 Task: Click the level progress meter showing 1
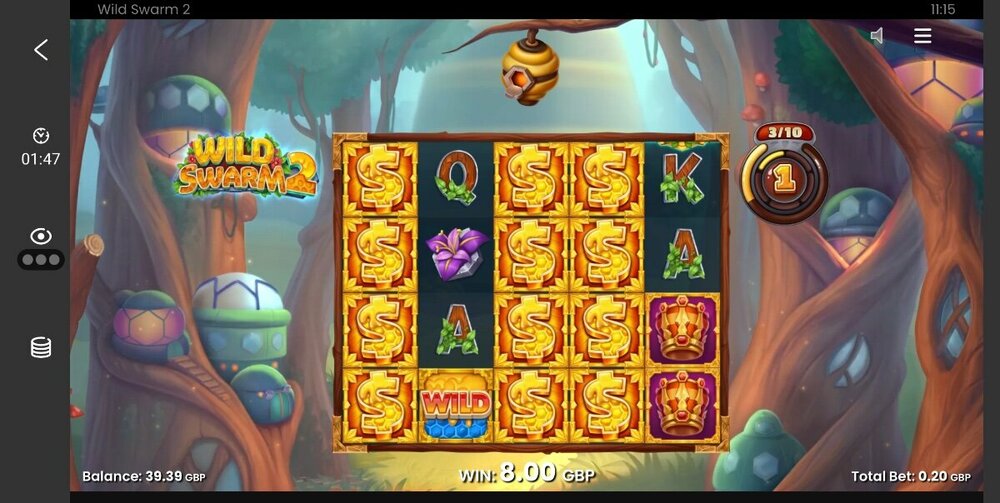tap(784, 178)
